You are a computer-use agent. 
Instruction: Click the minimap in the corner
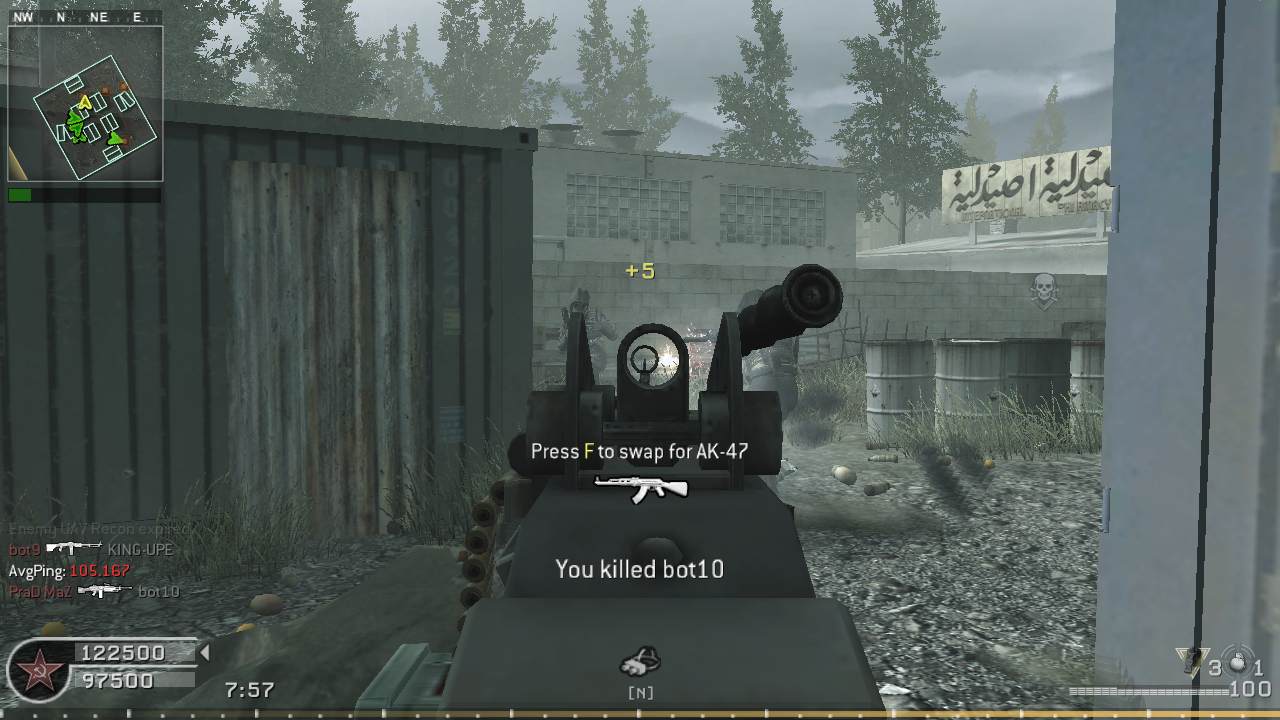click(x=85, y=103)
